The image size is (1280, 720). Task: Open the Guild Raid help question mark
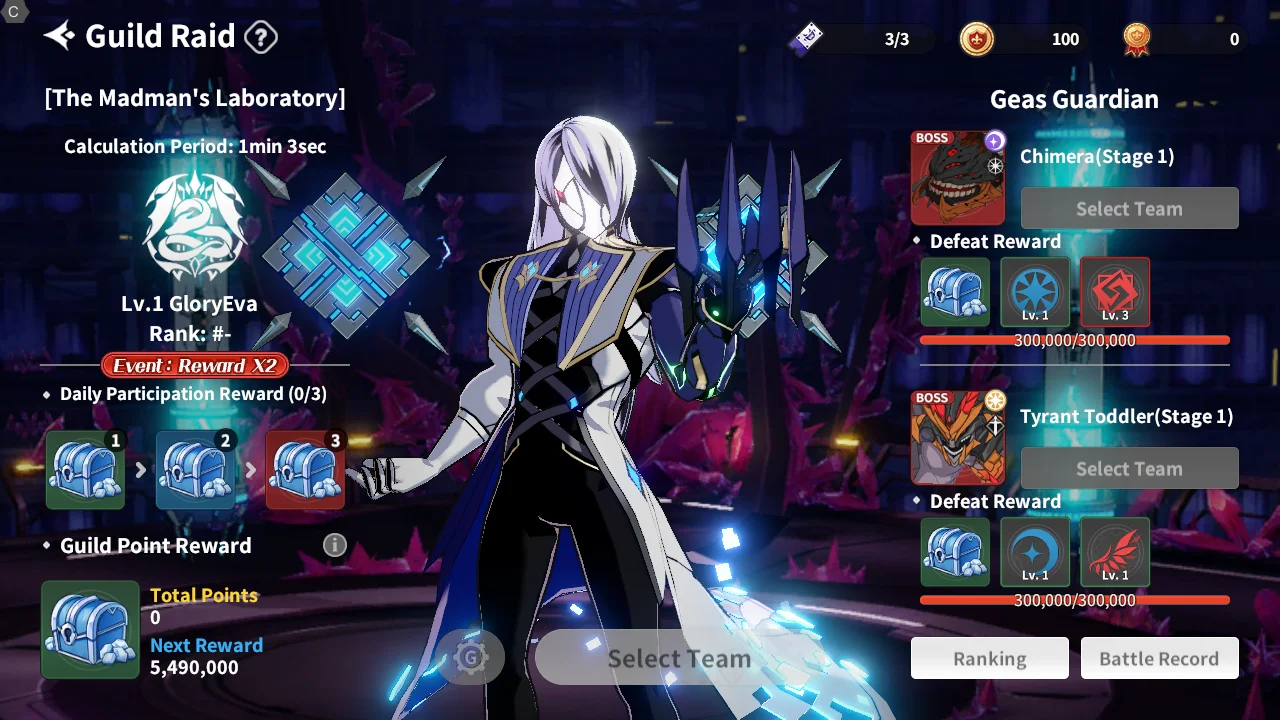click(x=261, y=38)
